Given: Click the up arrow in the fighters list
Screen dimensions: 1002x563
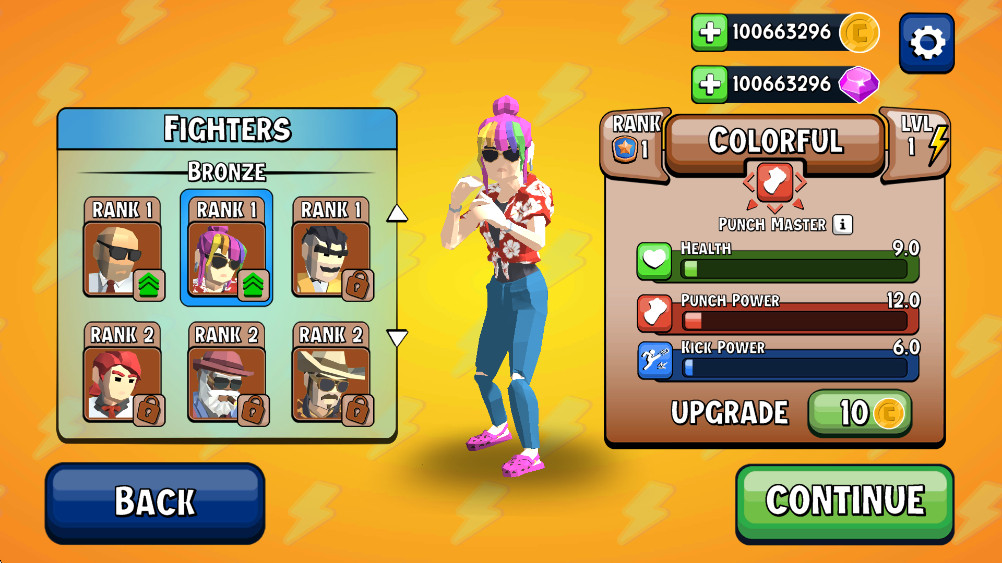Looking at the screenshot, I should click(x=397, y=212).
